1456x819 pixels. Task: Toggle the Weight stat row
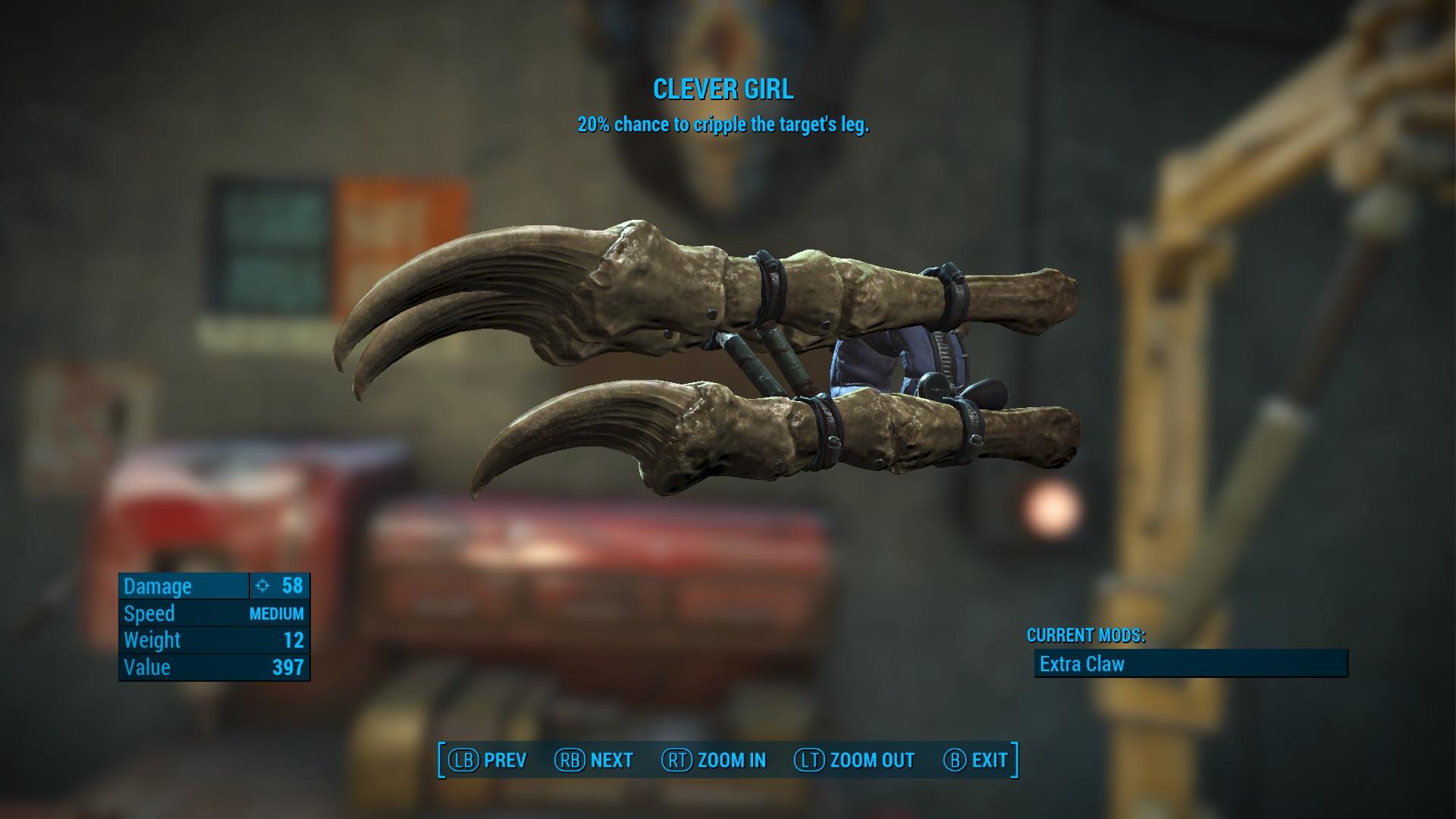(x=214, y=640)
